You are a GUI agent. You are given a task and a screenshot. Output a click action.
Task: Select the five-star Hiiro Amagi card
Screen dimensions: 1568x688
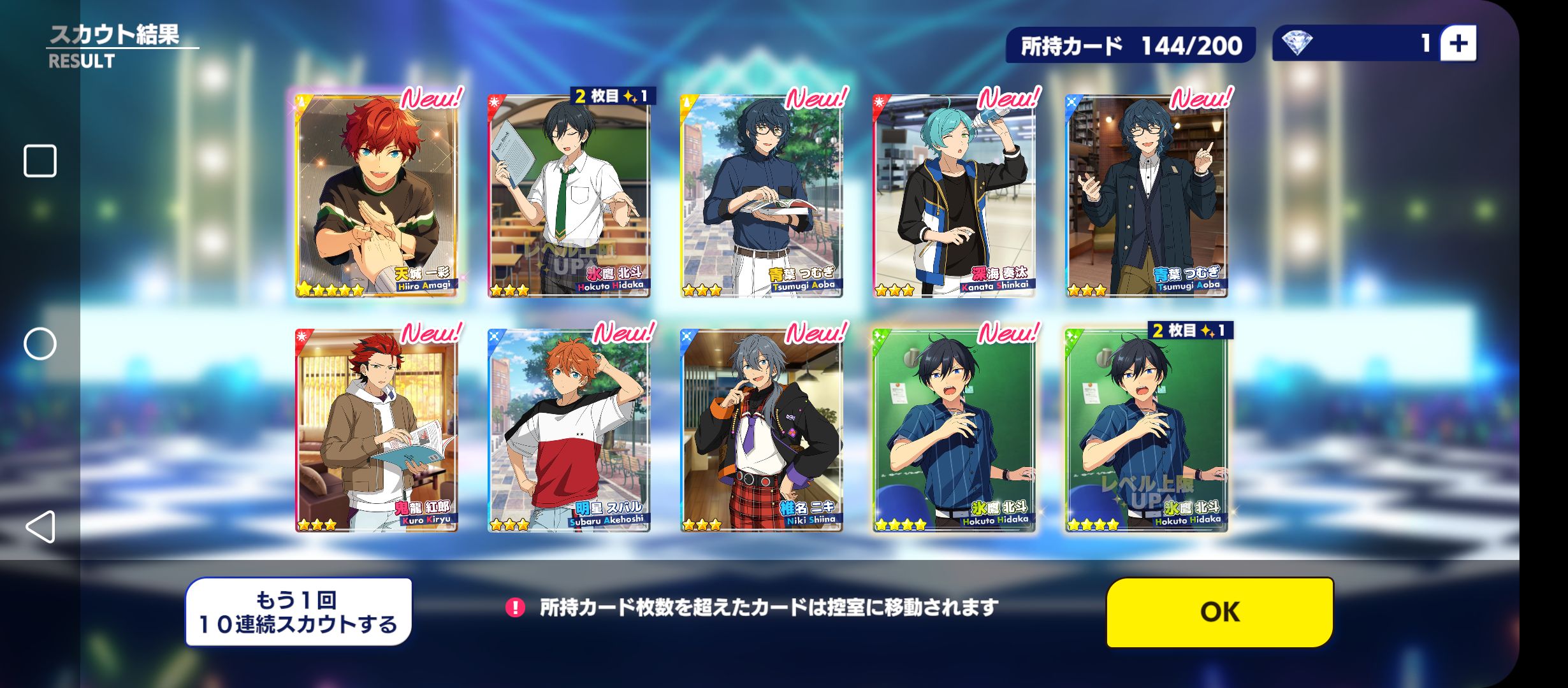tap(377, 196)
